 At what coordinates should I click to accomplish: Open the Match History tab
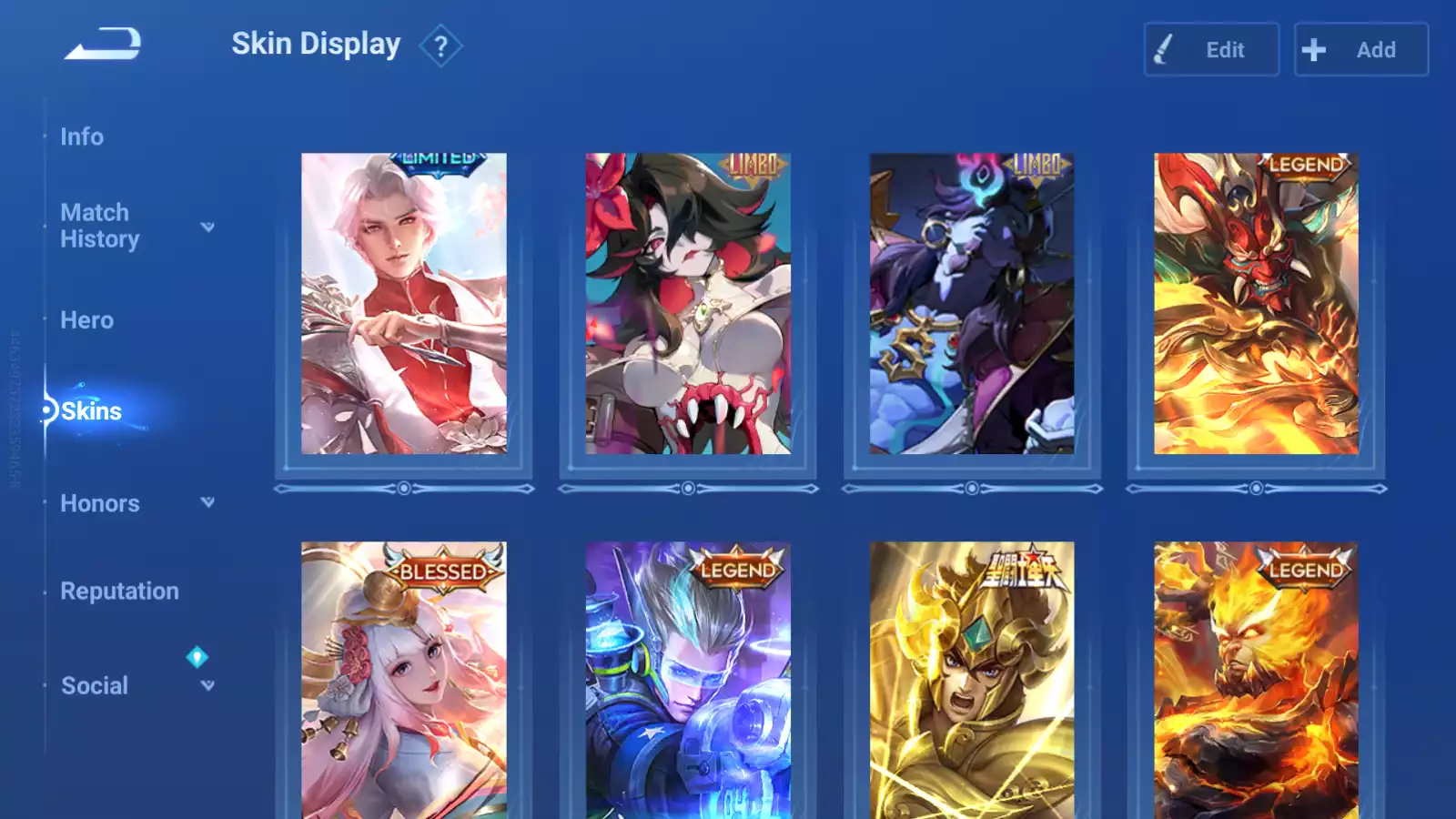click(x=99, y=226)
